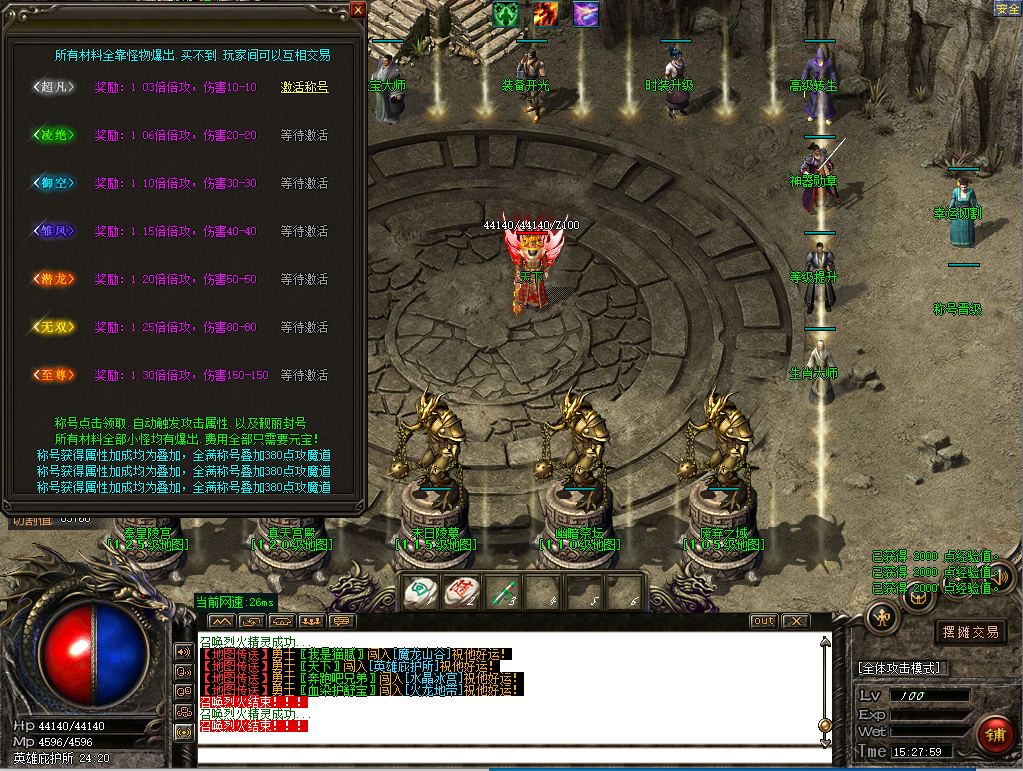Viewport: 1023px width, 771px height.
Task: Click the chat window 'out' button
Action: pyautogui.click(x=763, y=621)
